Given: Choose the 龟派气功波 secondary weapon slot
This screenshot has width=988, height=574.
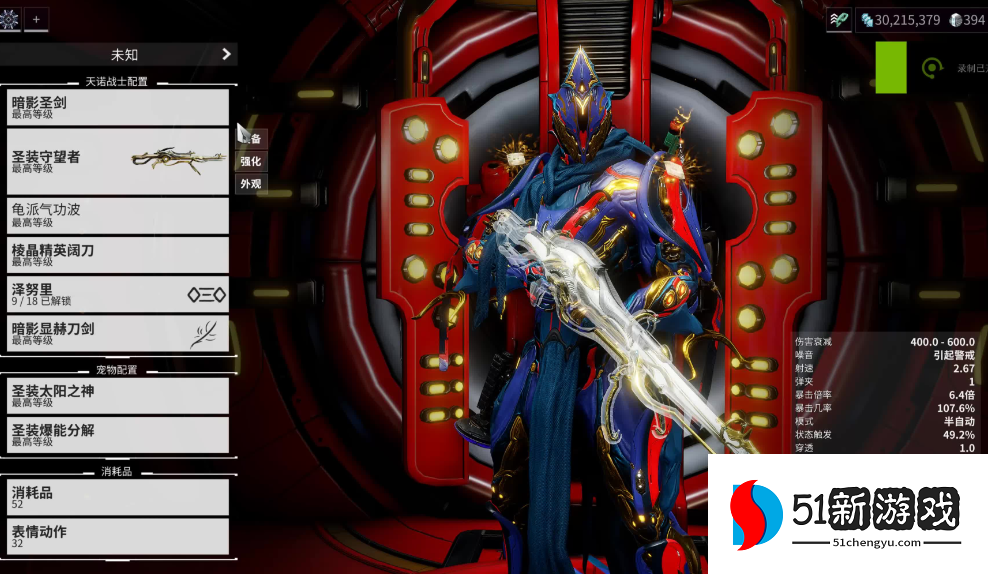Looking at the screenshot, I should pyautogui.click(x=118, y=214).
